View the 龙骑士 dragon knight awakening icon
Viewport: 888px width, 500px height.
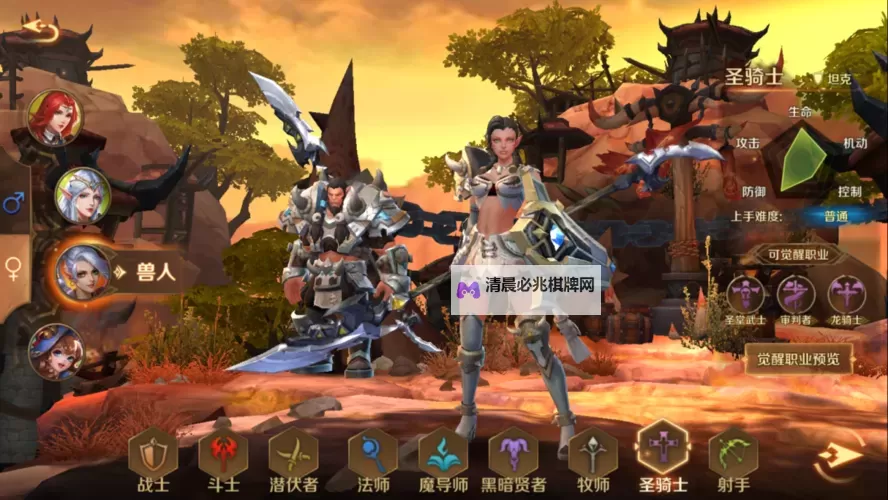(847, 295)
